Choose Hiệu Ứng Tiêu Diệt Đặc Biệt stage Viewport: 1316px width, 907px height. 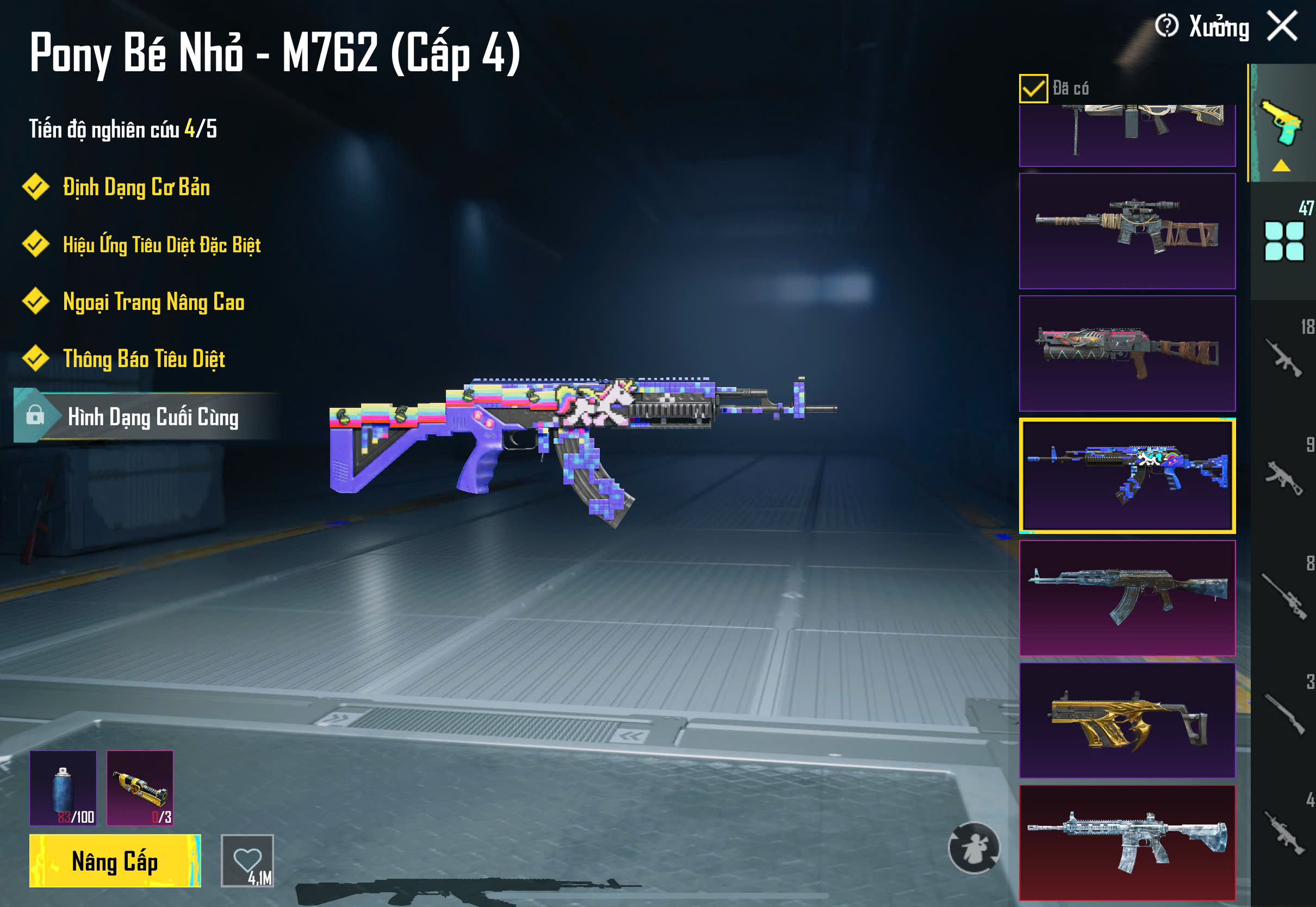pos(162,245)
